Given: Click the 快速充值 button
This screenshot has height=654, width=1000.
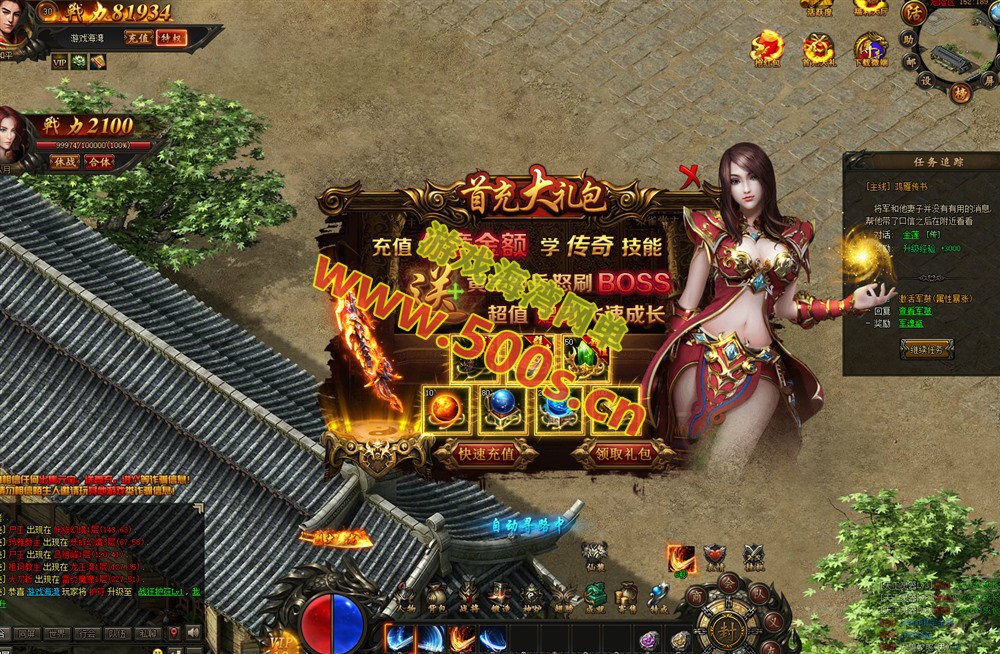Looking at the screenshot, I should coord(486,453).
